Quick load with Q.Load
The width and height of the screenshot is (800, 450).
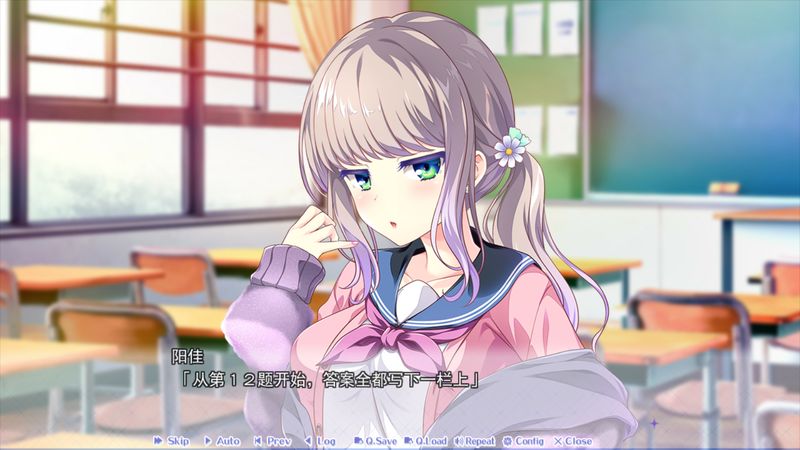pos(430,441)
